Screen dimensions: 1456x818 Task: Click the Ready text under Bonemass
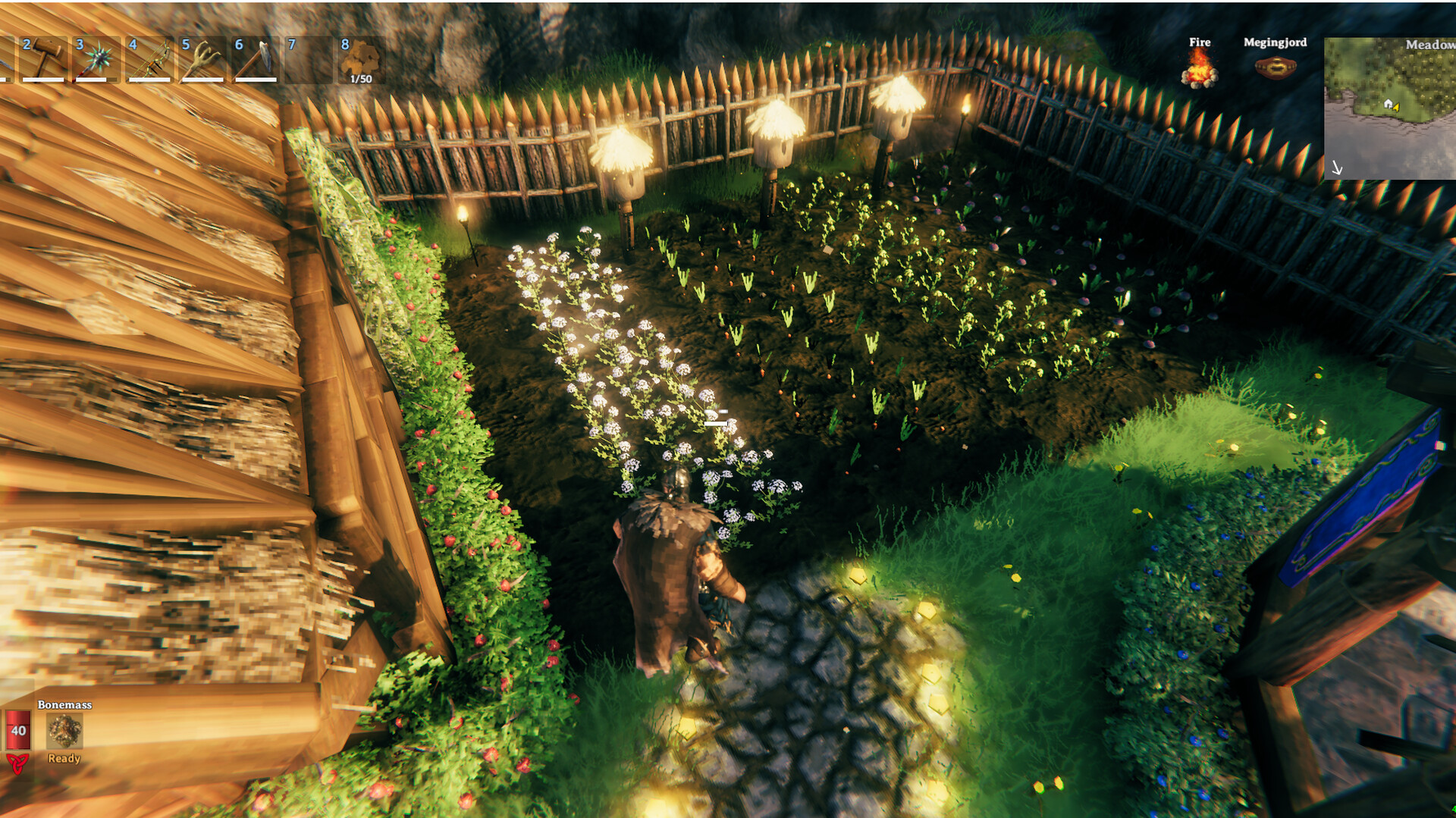pyautogui.click(x=64, y=758)
